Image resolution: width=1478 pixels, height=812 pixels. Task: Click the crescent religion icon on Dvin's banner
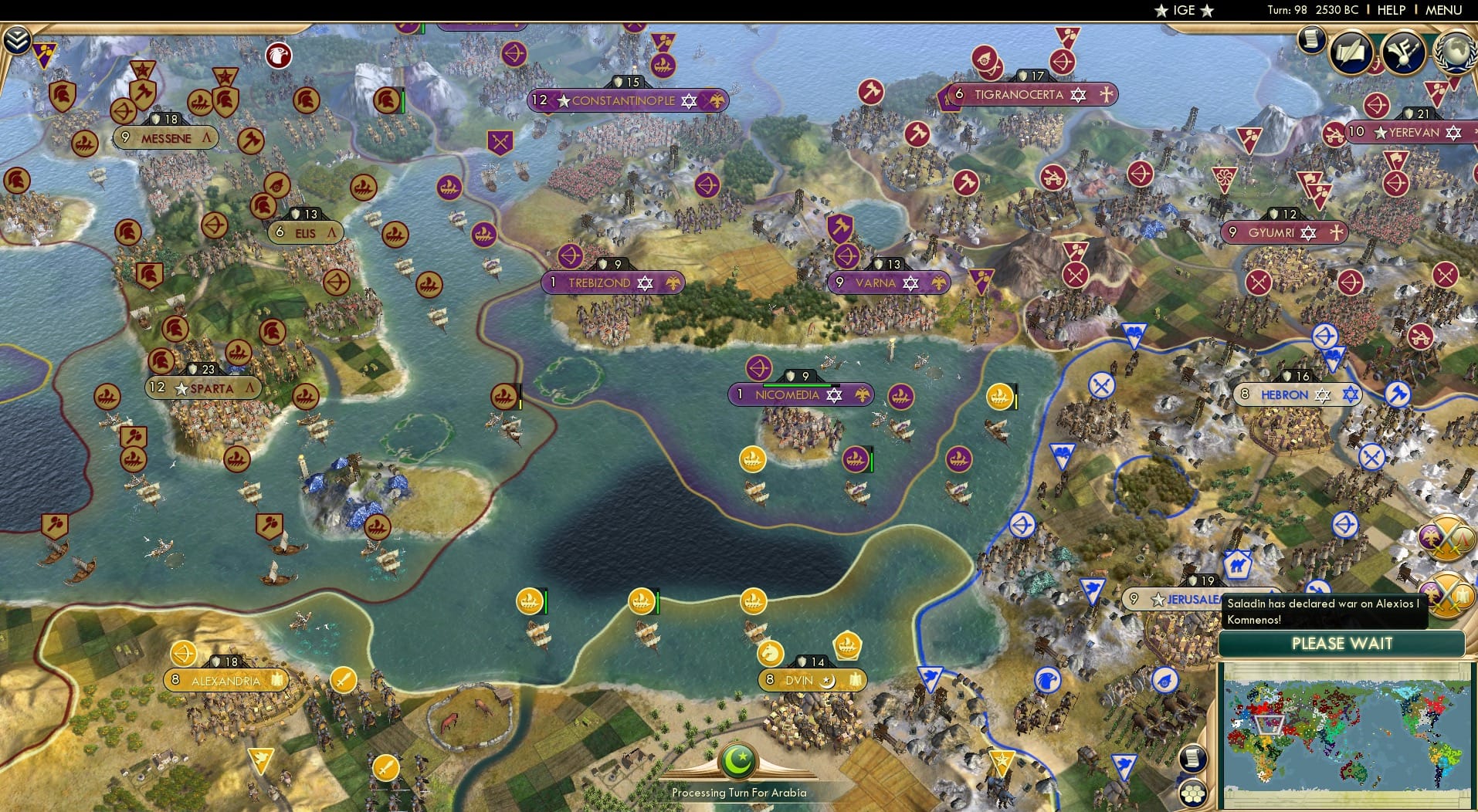pos(827,680)
